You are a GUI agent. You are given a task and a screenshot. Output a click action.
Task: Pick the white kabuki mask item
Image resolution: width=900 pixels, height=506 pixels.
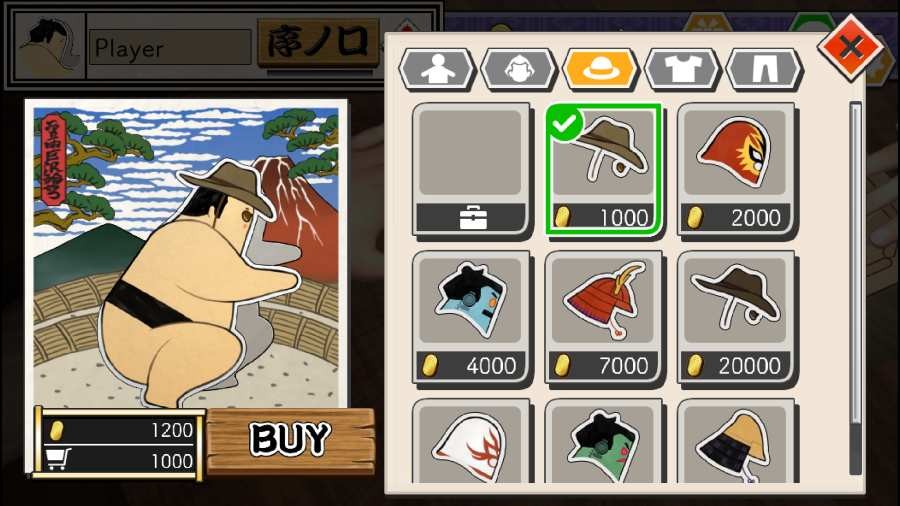(471, 443)
